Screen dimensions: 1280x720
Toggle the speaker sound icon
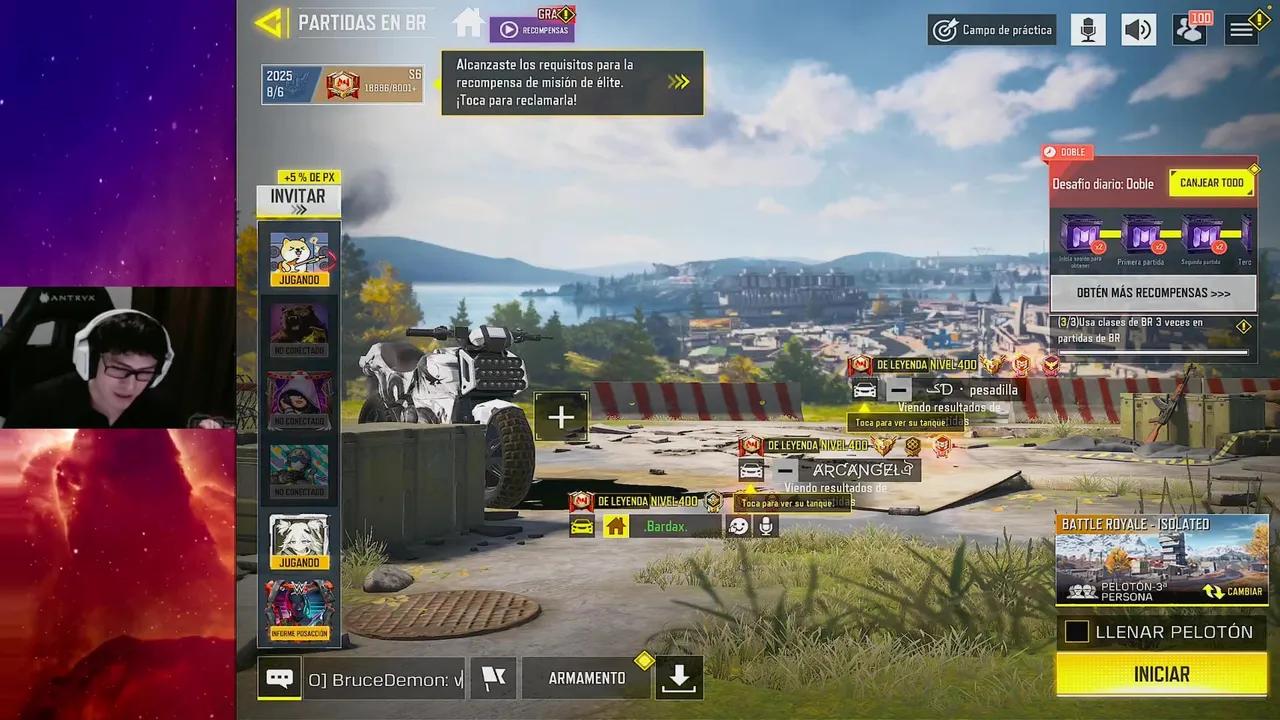point(1138,30)
